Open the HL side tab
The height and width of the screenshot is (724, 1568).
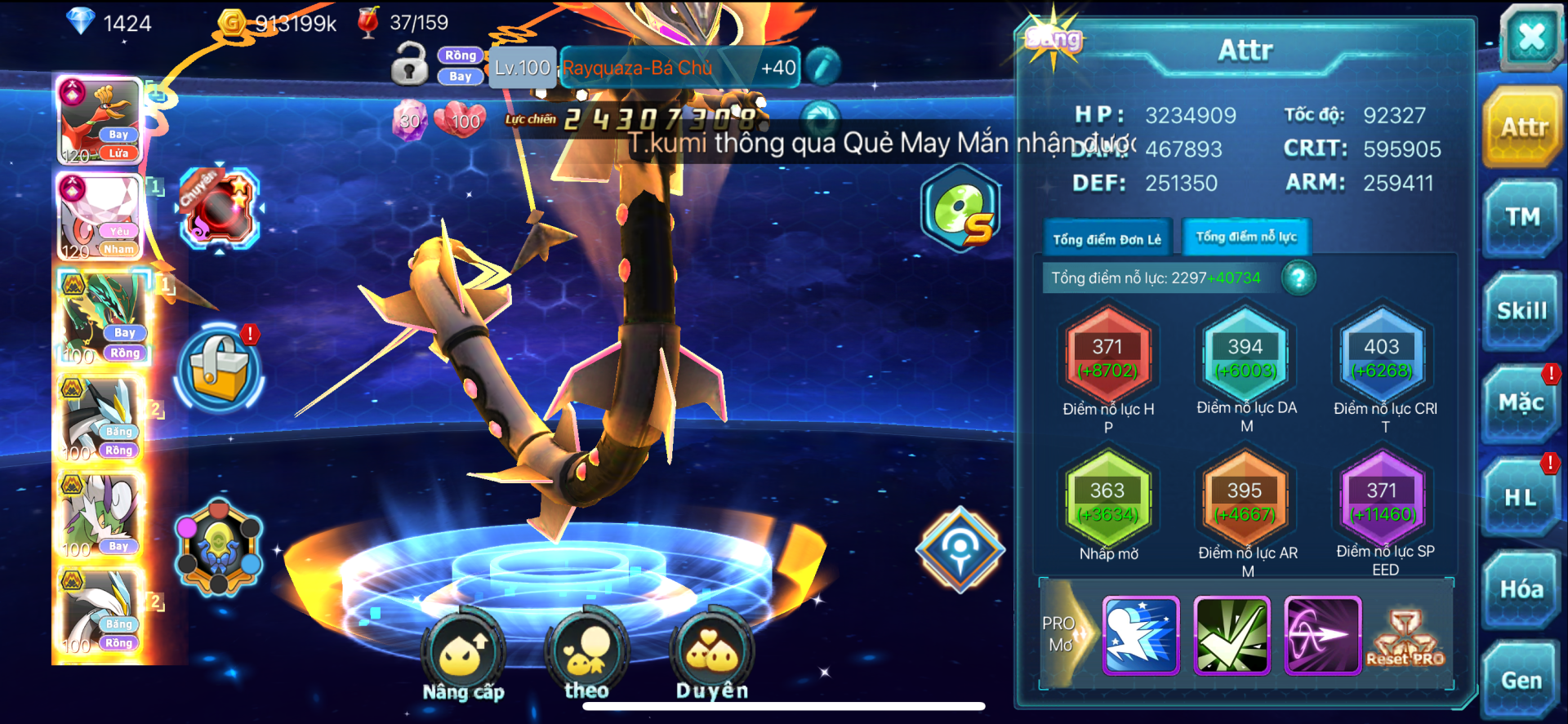click(1521, 497)
